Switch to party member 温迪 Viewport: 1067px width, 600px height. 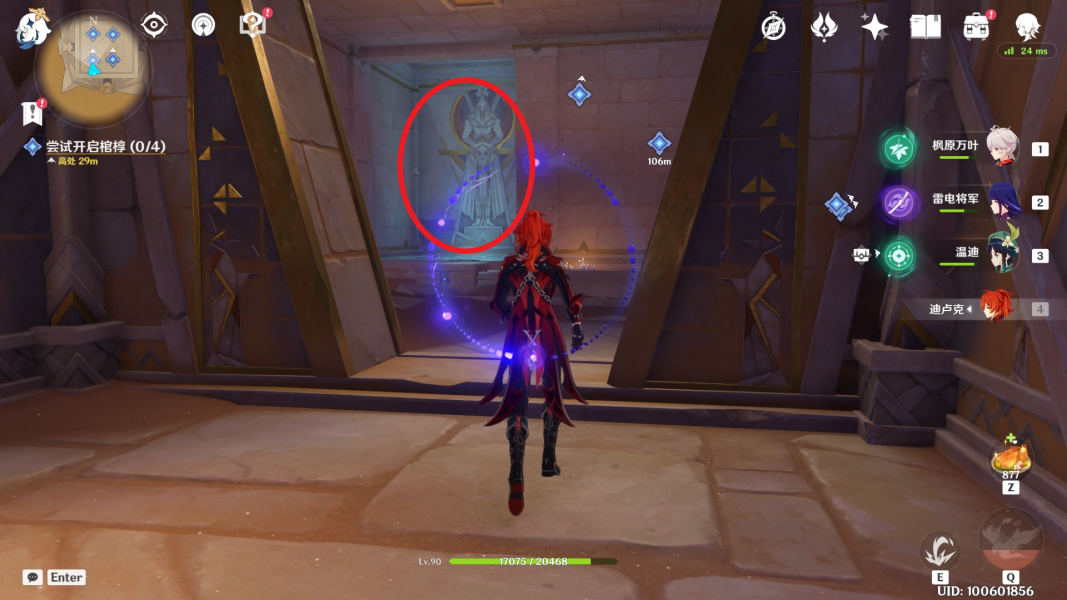pos(1001,254)
